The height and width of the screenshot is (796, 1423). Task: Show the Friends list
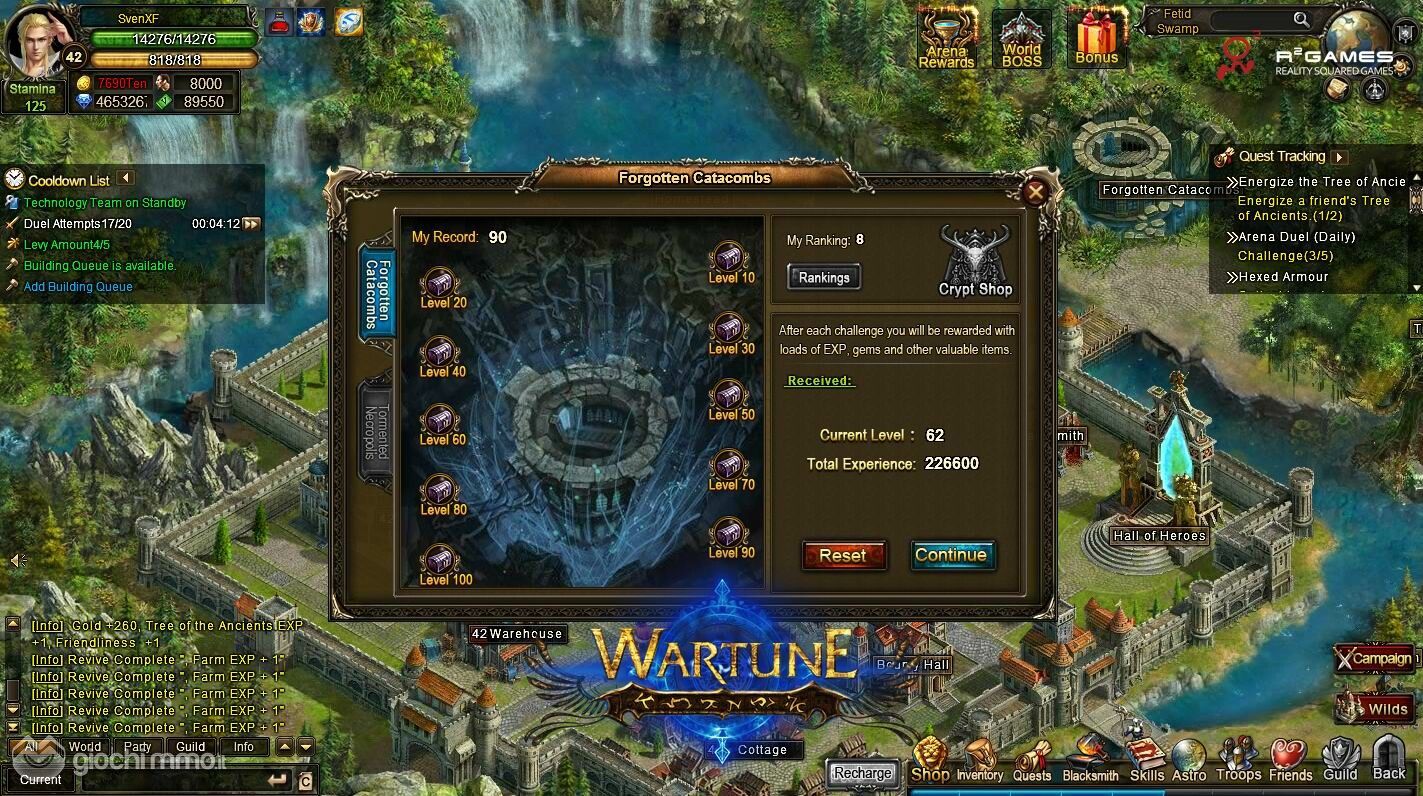tap(1290, 762)
